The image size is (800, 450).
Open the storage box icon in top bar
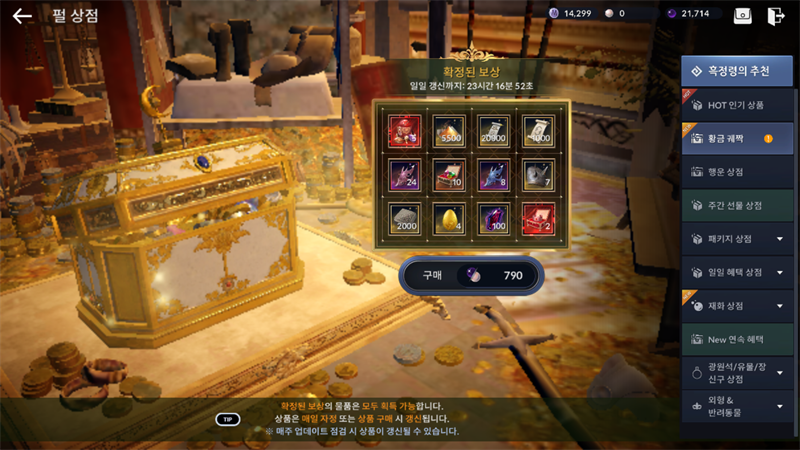pyautogui.click(x=743, y=15)
